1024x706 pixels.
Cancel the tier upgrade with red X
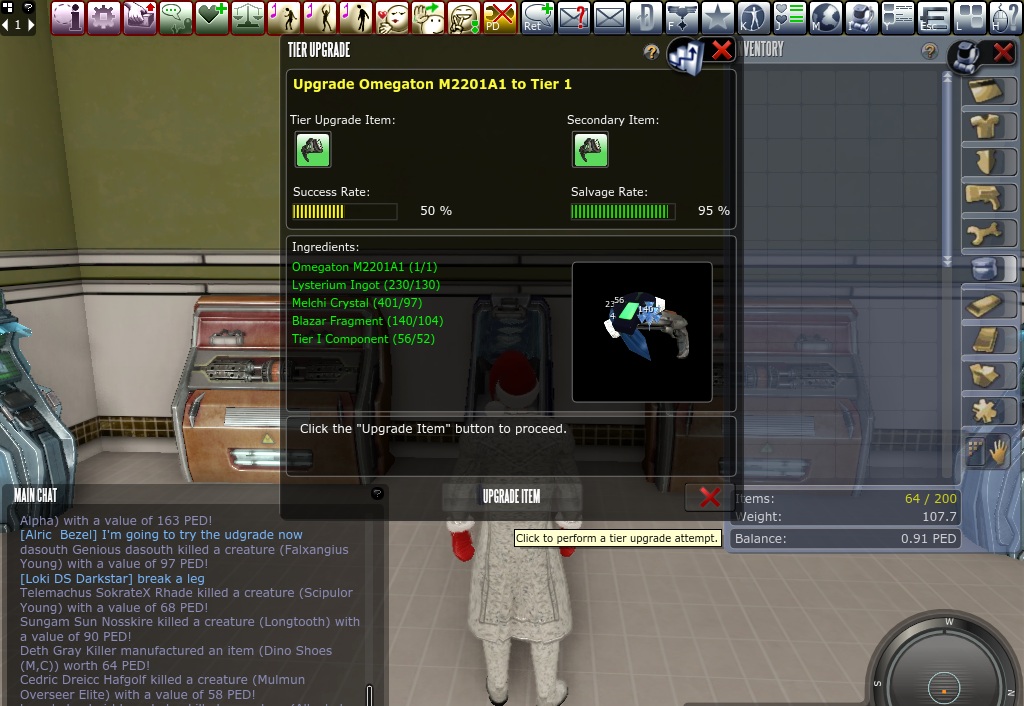point(709,497)
